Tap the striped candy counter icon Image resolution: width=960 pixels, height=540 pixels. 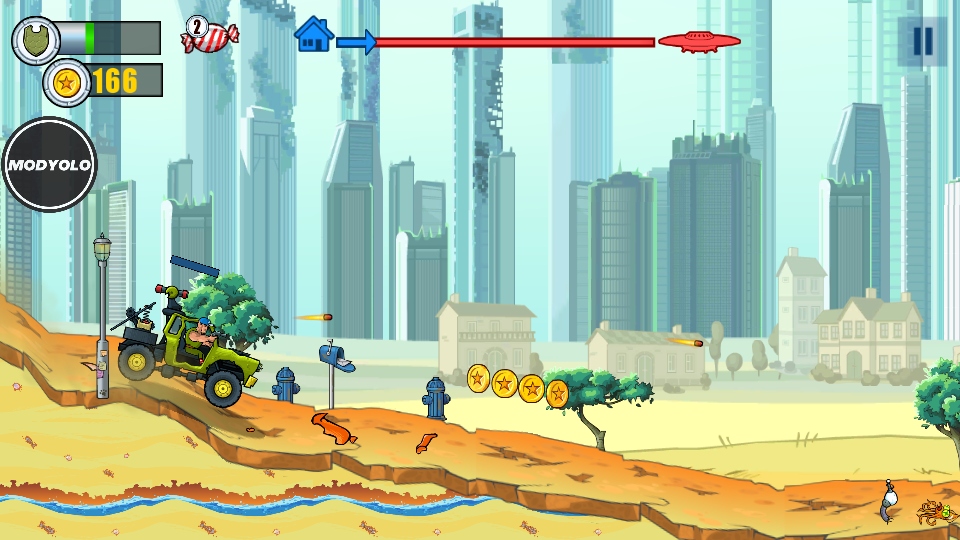click(209, 36)
